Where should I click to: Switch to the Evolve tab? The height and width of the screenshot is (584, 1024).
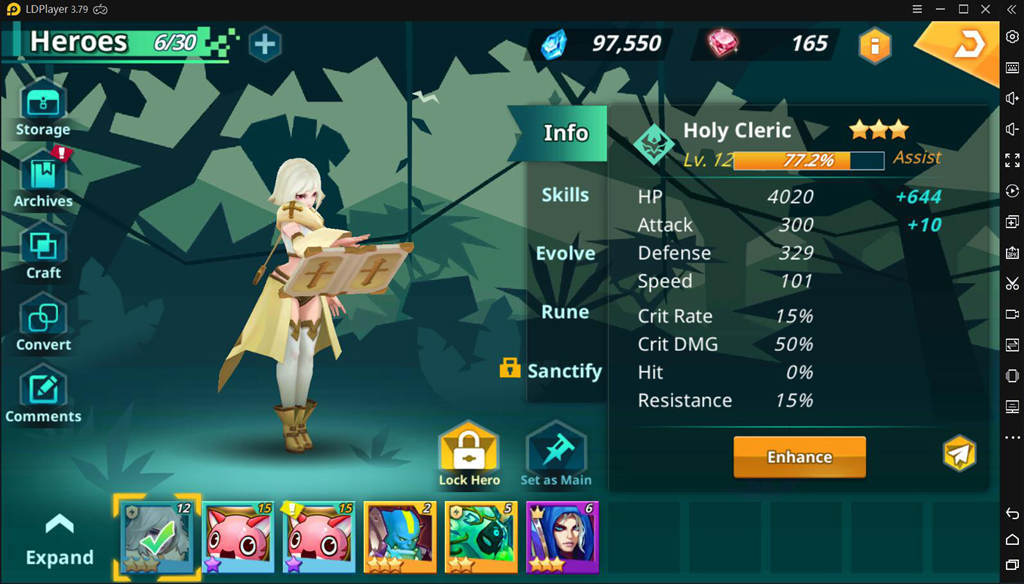point(565,253)
